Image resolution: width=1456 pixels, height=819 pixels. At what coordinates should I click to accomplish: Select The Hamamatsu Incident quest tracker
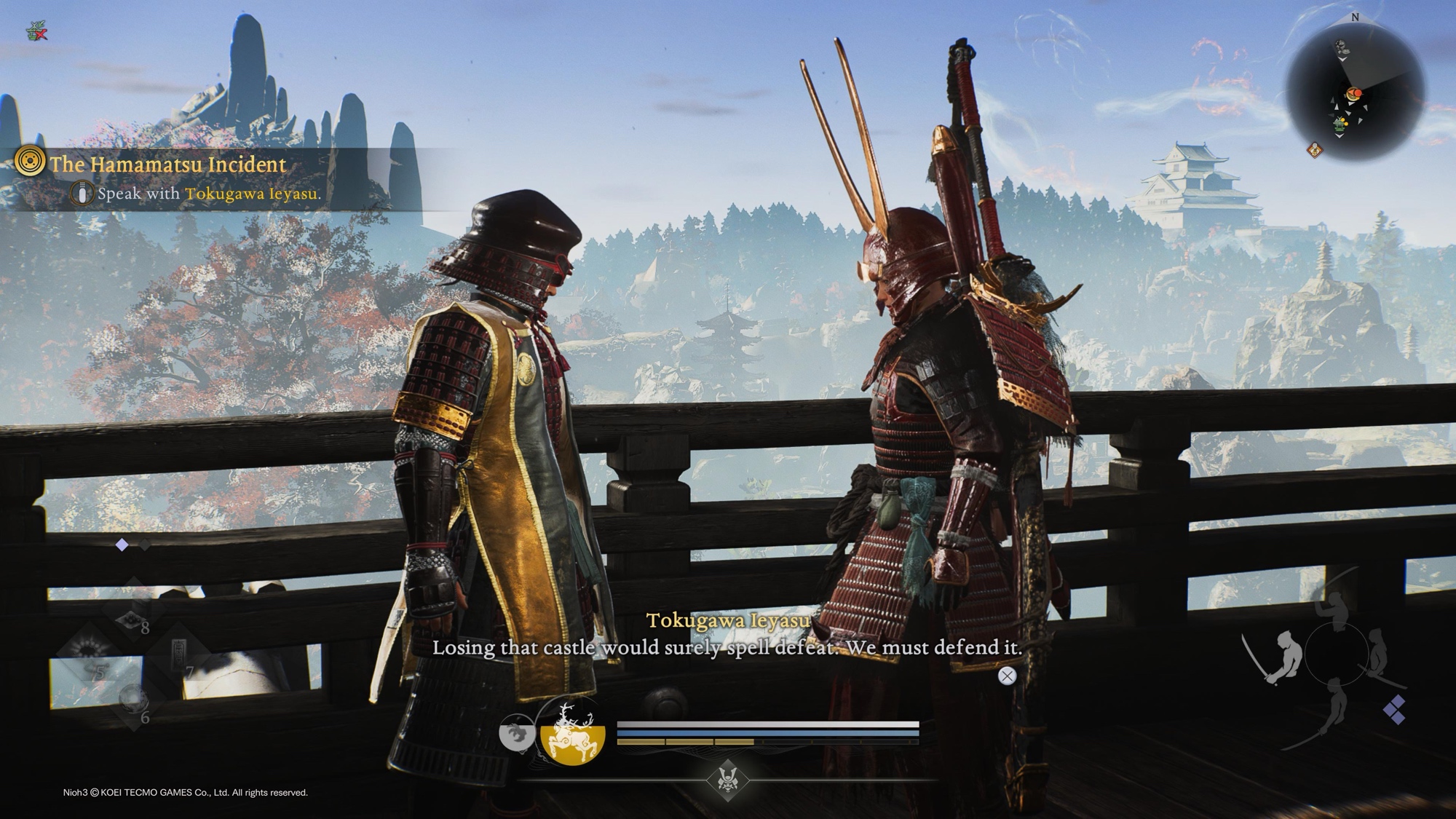pyautogui.click(x=167, y=165)
